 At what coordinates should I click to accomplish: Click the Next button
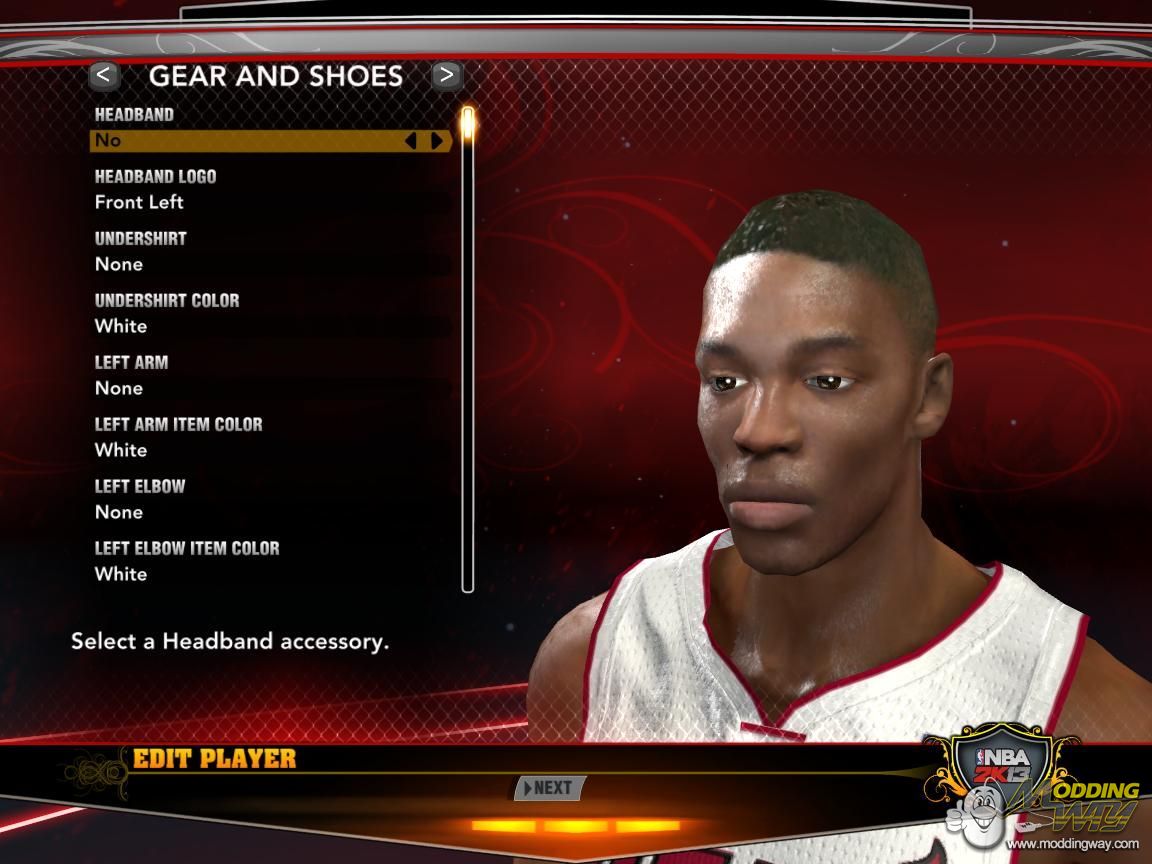point(549,788)
